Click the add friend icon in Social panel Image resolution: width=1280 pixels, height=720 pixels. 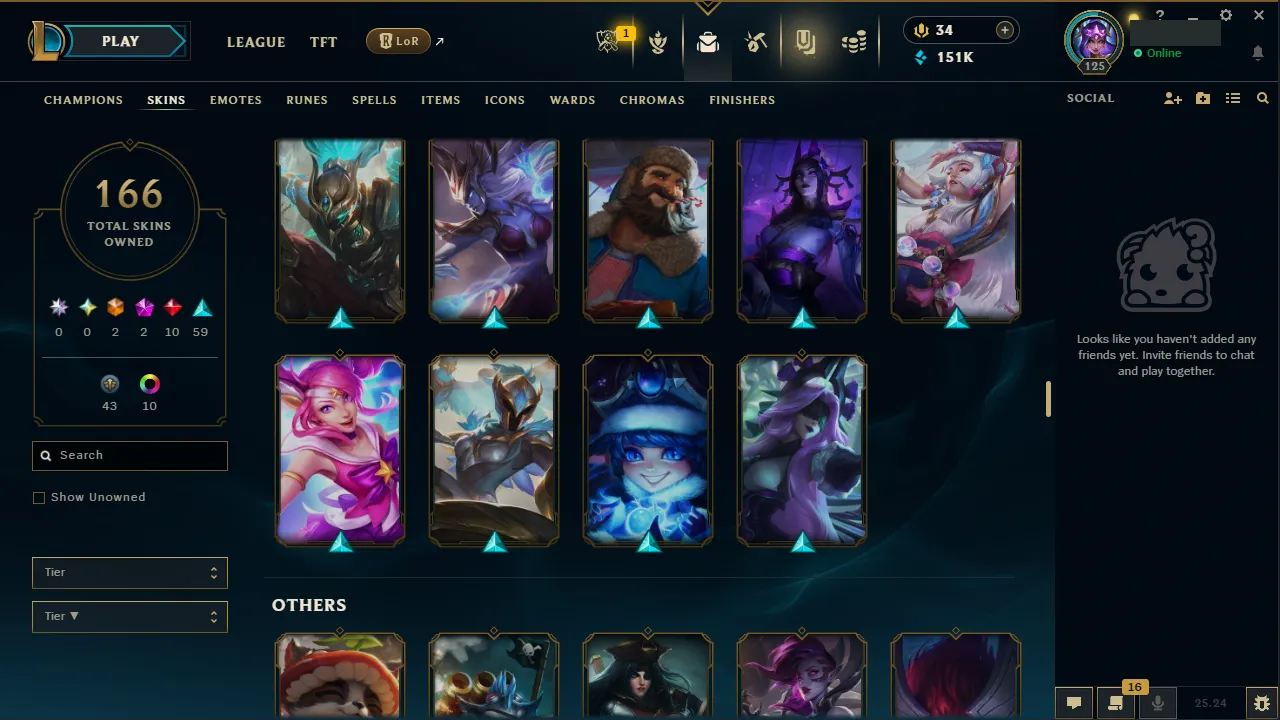coord(1172,98)
